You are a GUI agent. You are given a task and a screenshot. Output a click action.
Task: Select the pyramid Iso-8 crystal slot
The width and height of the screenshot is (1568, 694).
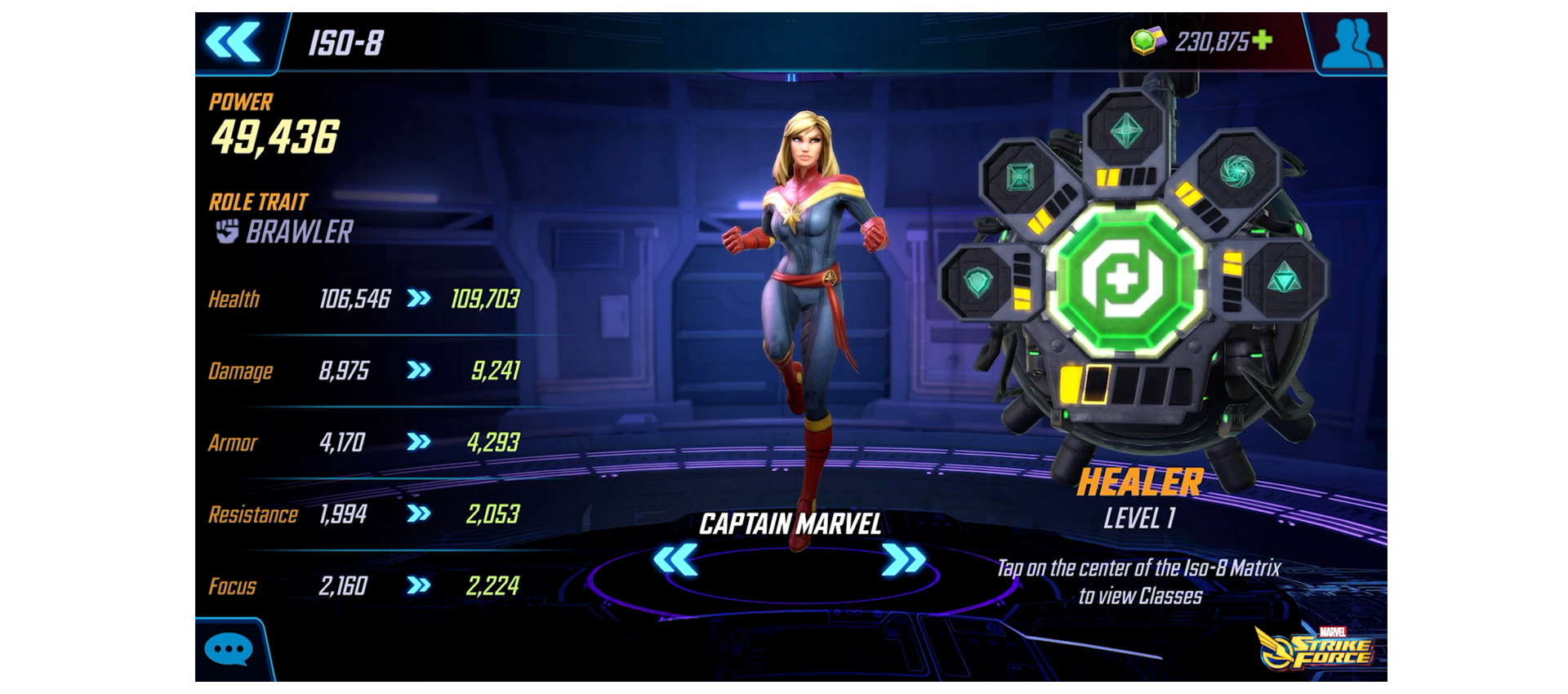coord(1284,278)
